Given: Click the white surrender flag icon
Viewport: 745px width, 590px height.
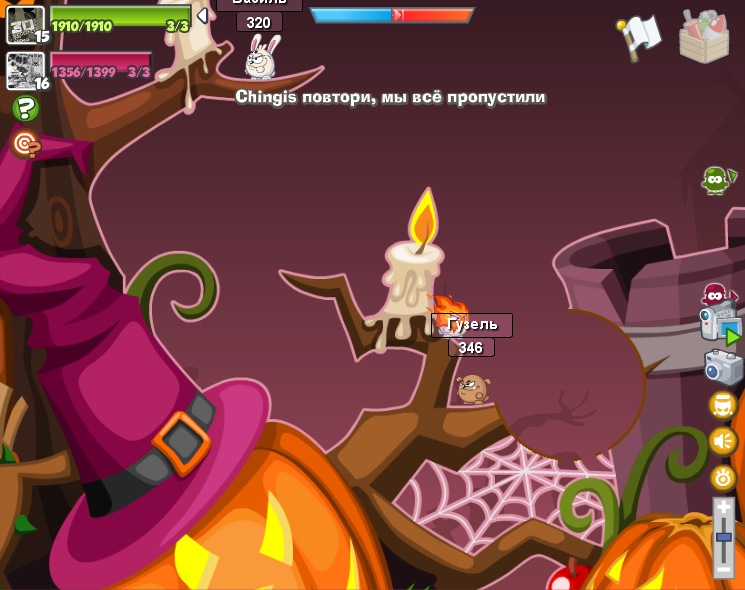Looking at the screenshot, I should (640, 36).
